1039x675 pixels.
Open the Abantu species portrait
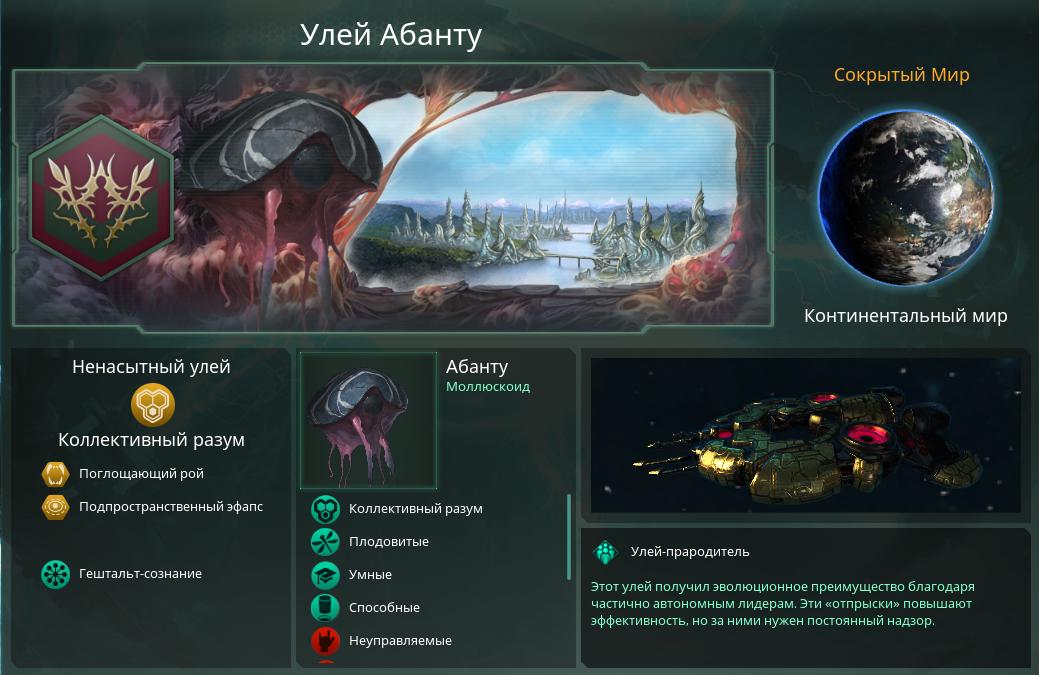point(369,421)
